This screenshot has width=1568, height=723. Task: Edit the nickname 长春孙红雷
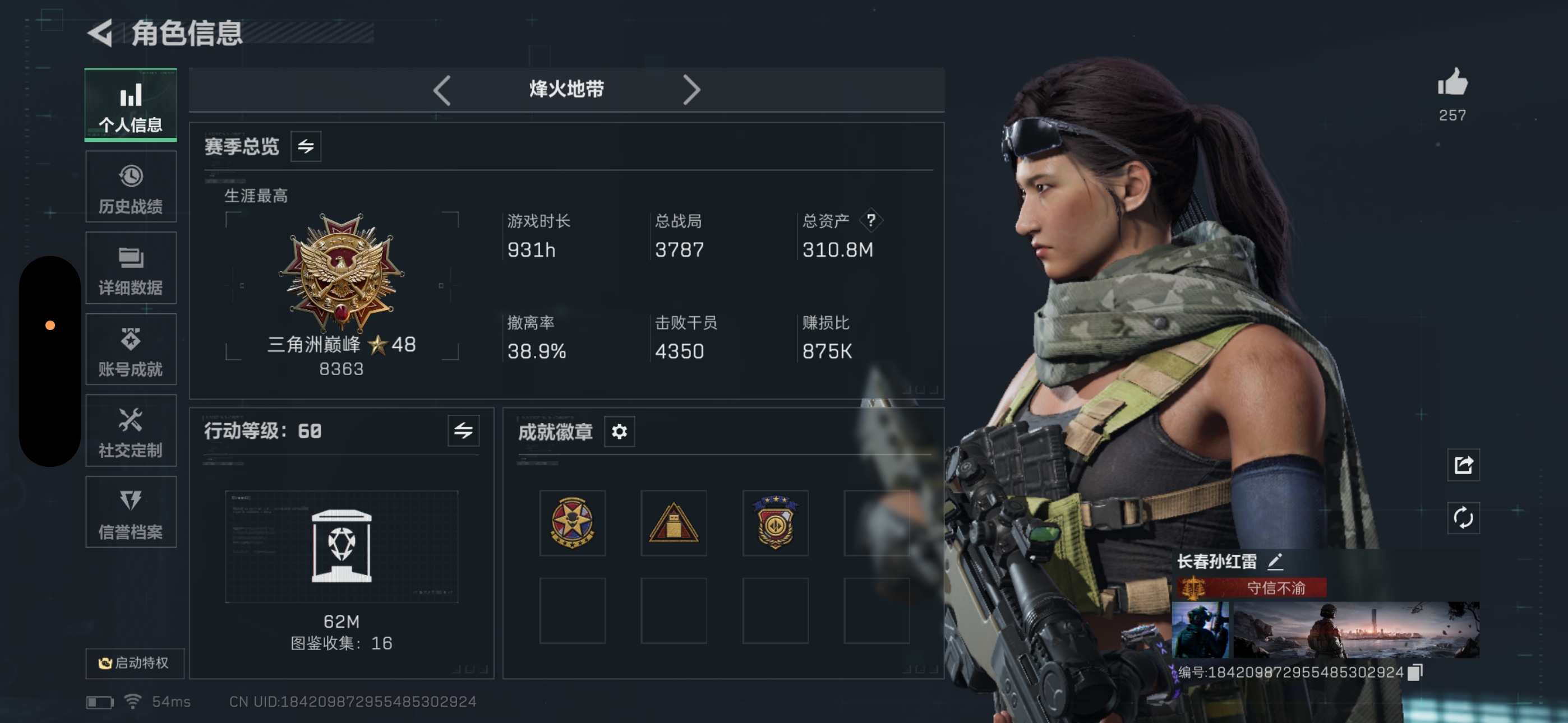tap(1276, 560)
